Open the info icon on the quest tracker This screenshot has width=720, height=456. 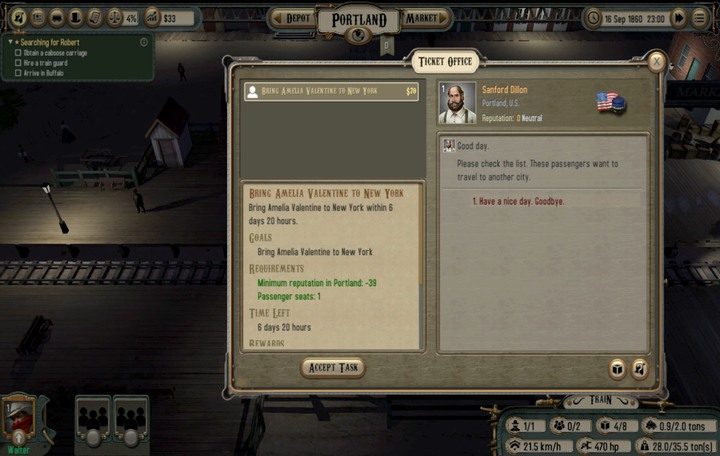coord(144,42)
